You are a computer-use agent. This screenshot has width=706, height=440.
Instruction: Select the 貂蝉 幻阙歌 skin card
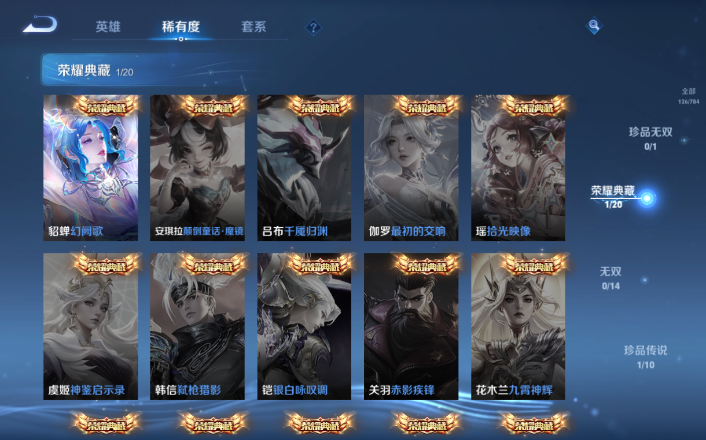point(90,168)
